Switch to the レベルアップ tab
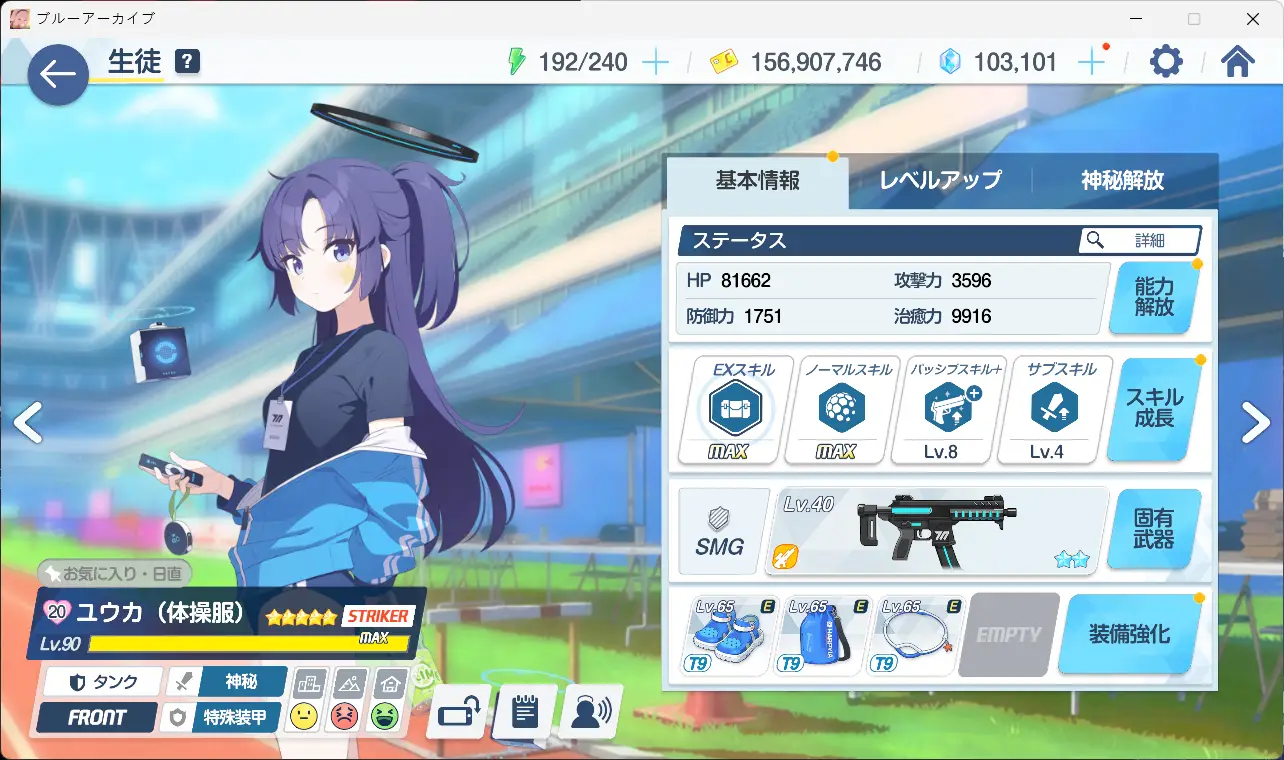The width and height of the screenshot is (1284, 760). click(940, 181)
